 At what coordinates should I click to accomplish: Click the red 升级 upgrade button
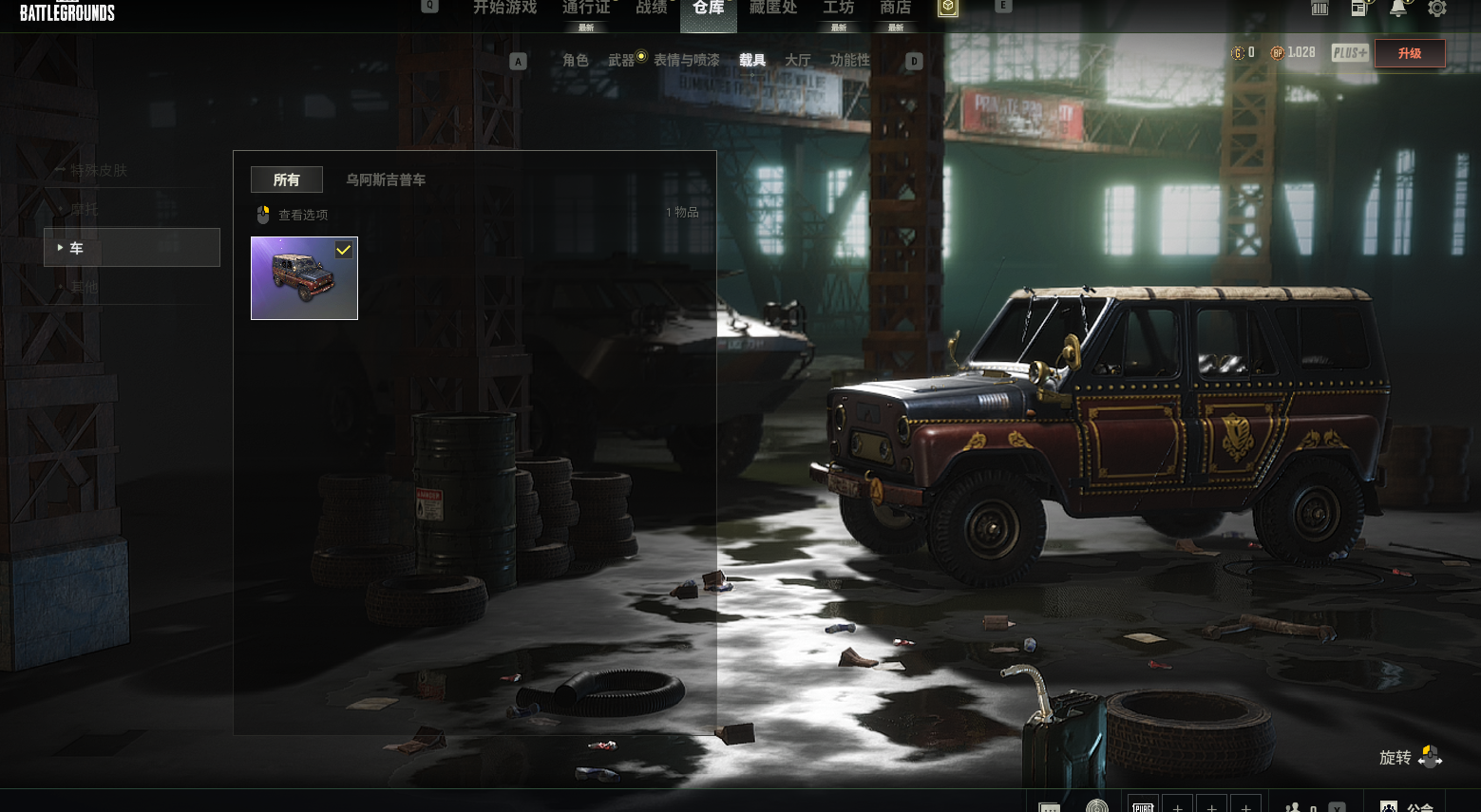click(x=1409, y=53)
